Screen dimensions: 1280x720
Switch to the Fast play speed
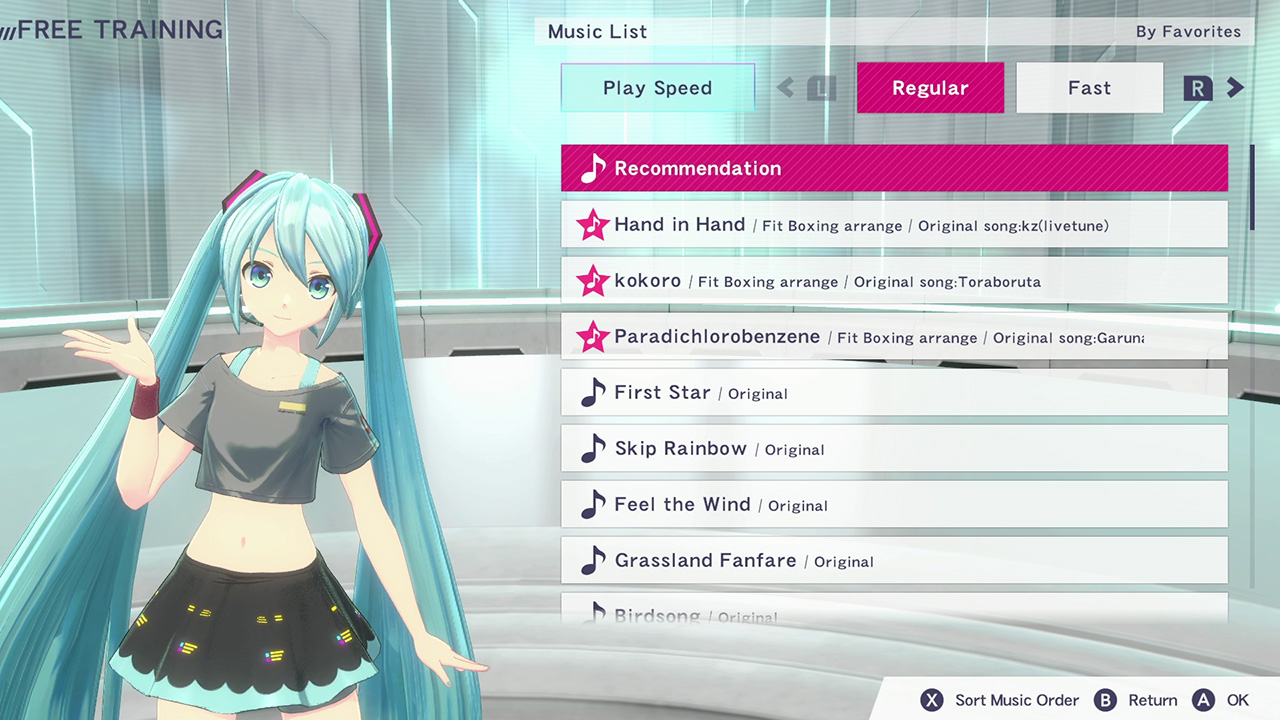tap(1089, 88)
